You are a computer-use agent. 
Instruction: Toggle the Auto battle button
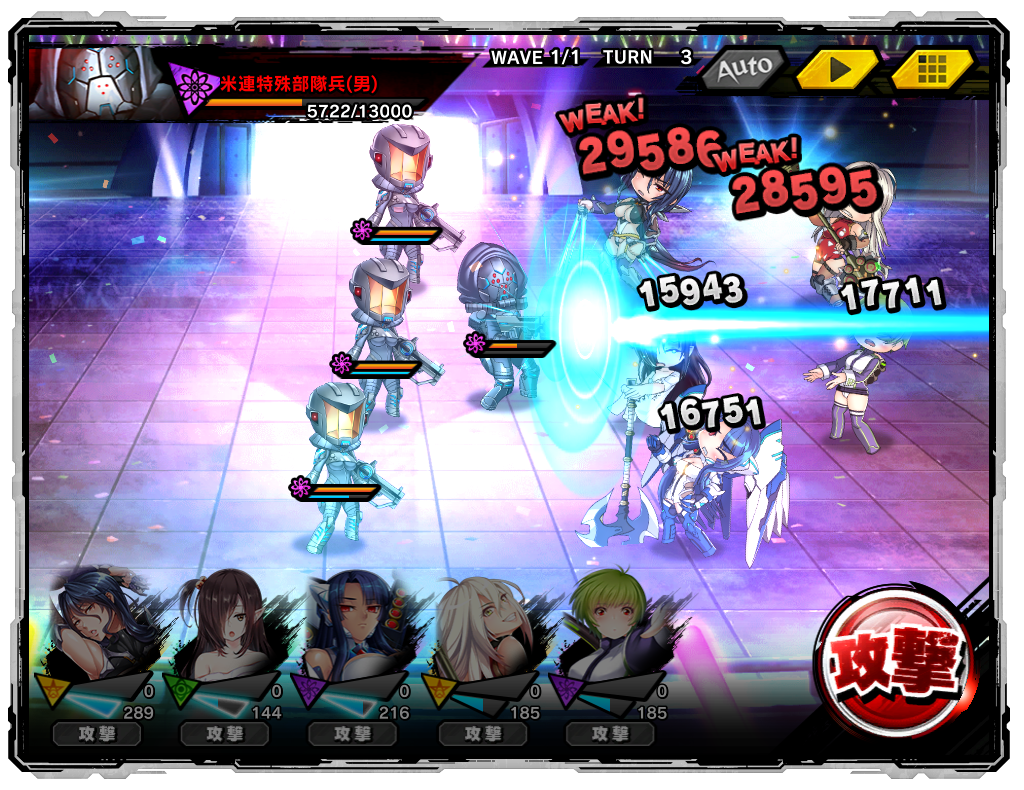point(744,69)
